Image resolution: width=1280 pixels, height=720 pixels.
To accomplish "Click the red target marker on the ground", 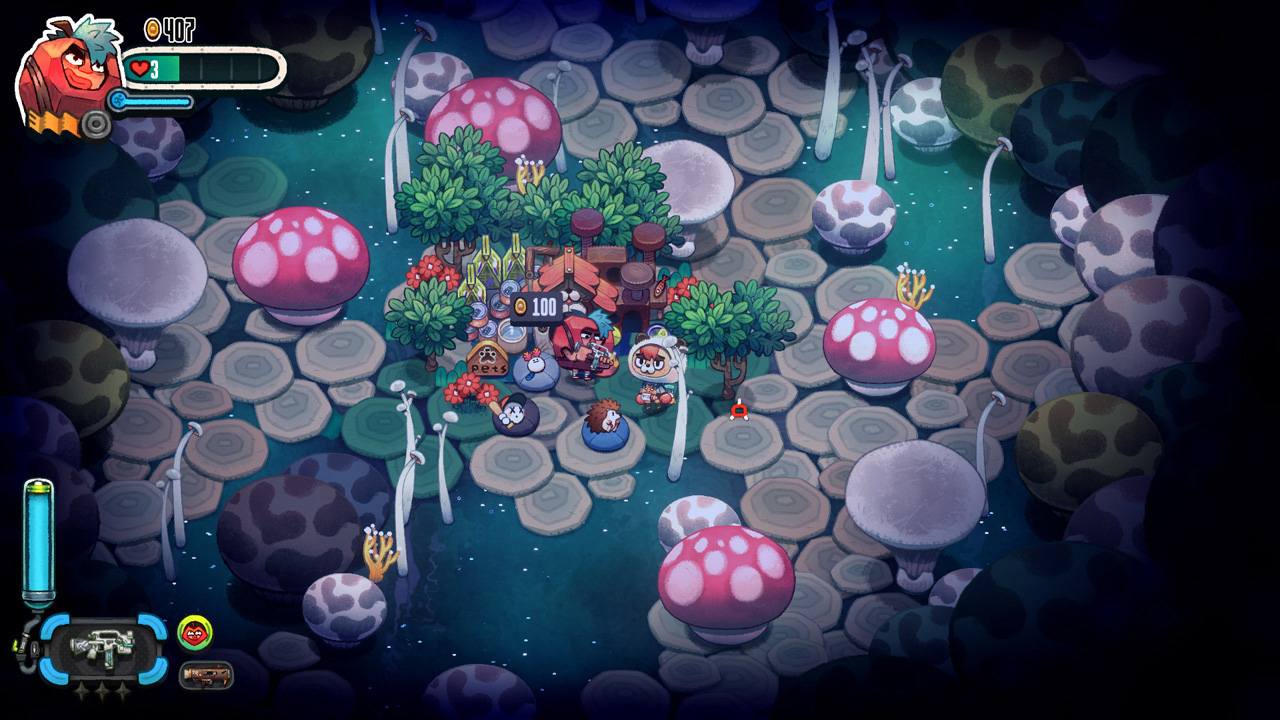I will (x=737, y=410).
